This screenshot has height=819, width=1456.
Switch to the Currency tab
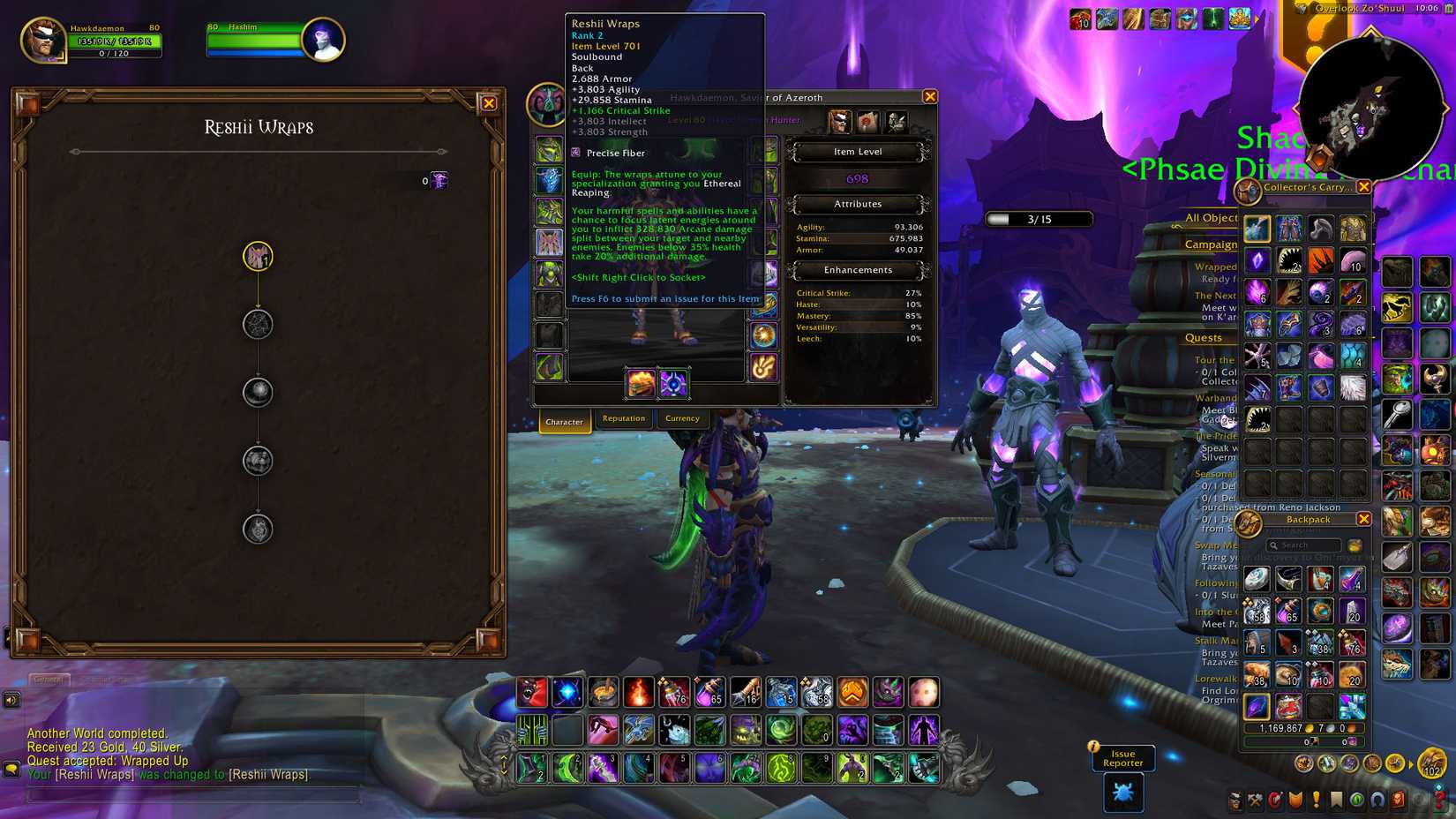point(683,418)
